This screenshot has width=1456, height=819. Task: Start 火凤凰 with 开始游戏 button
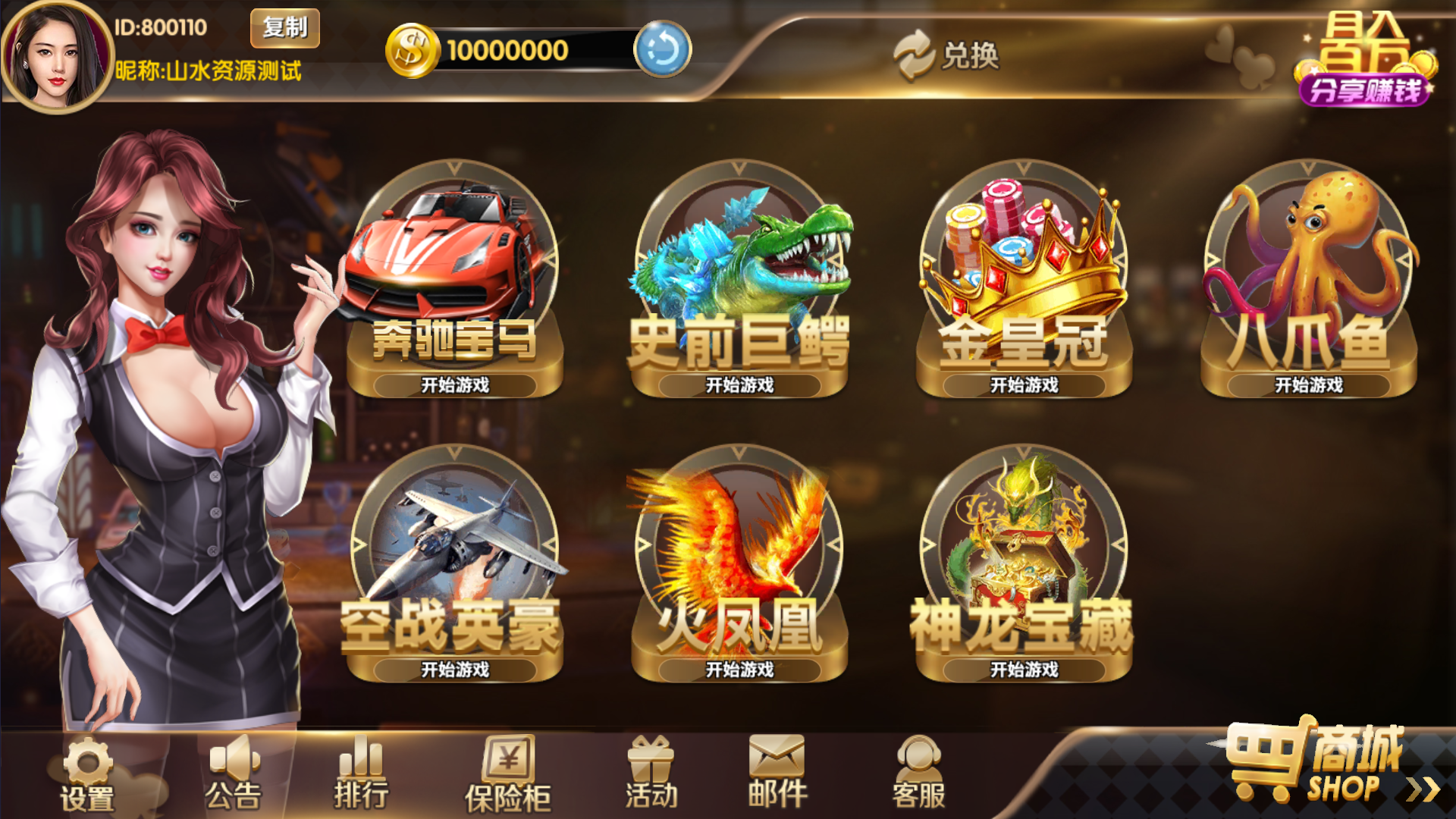click(739, 670)
